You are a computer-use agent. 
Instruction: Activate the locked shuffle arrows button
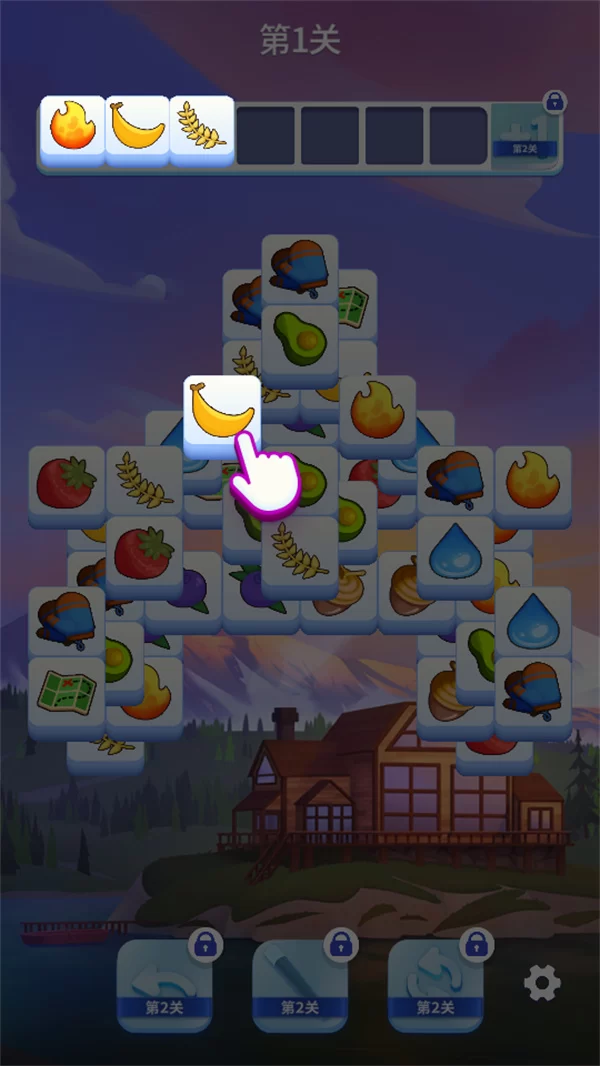click(x=435, y=983)
